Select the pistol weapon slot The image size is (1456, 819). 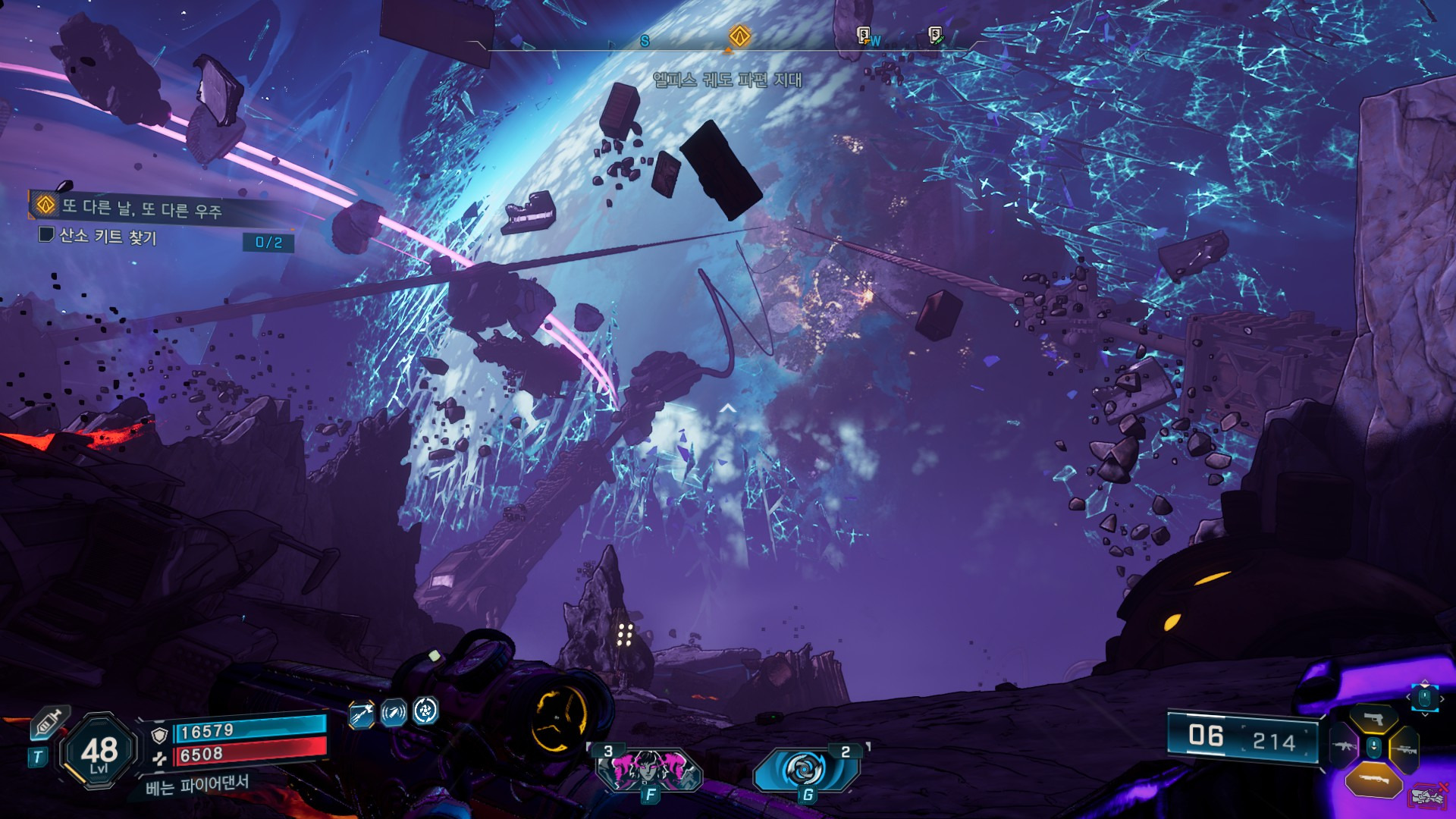click(x=1373, y=718)
